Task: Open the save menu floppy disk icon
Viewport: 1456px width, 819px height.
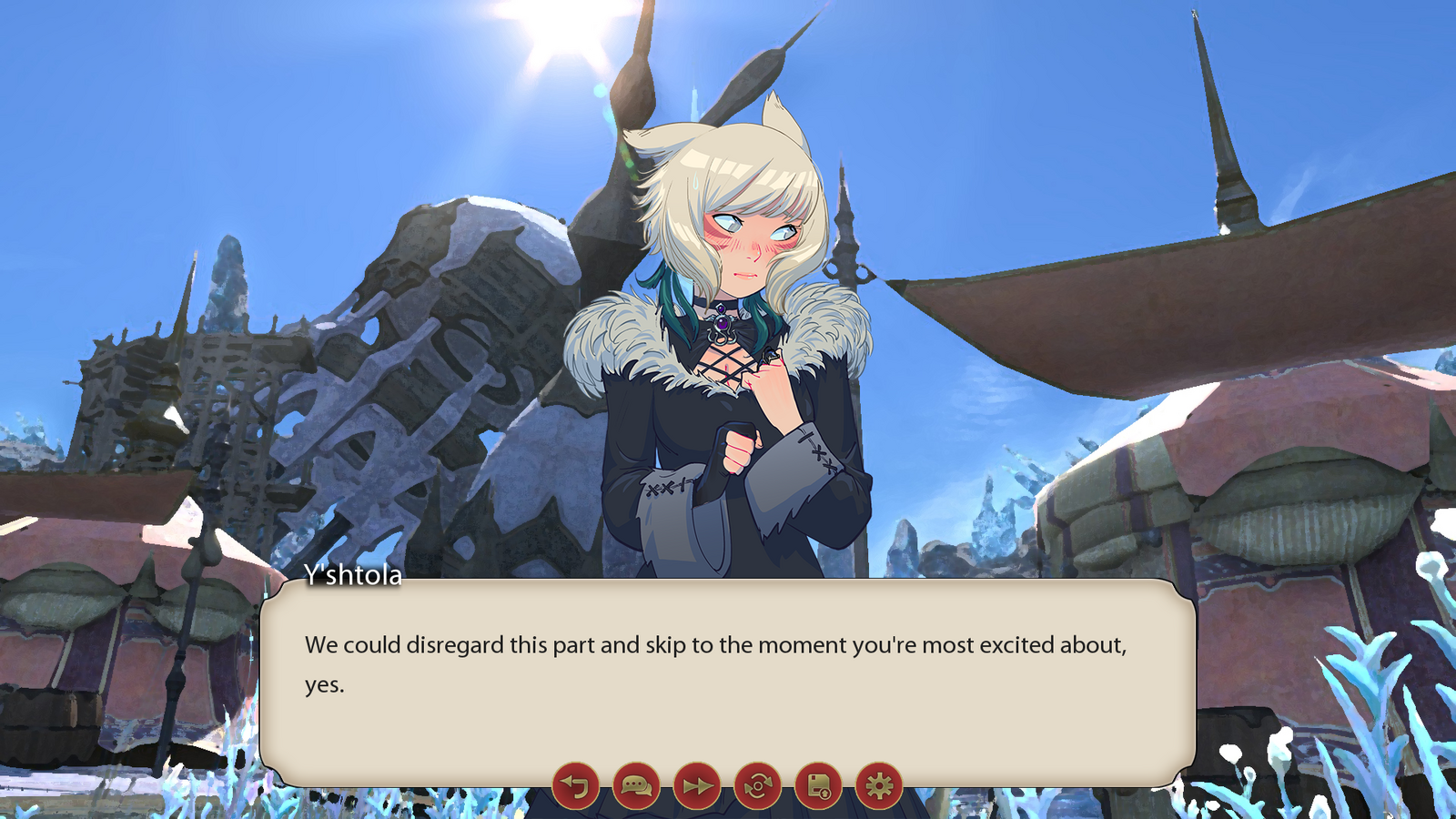Action: 818,785
